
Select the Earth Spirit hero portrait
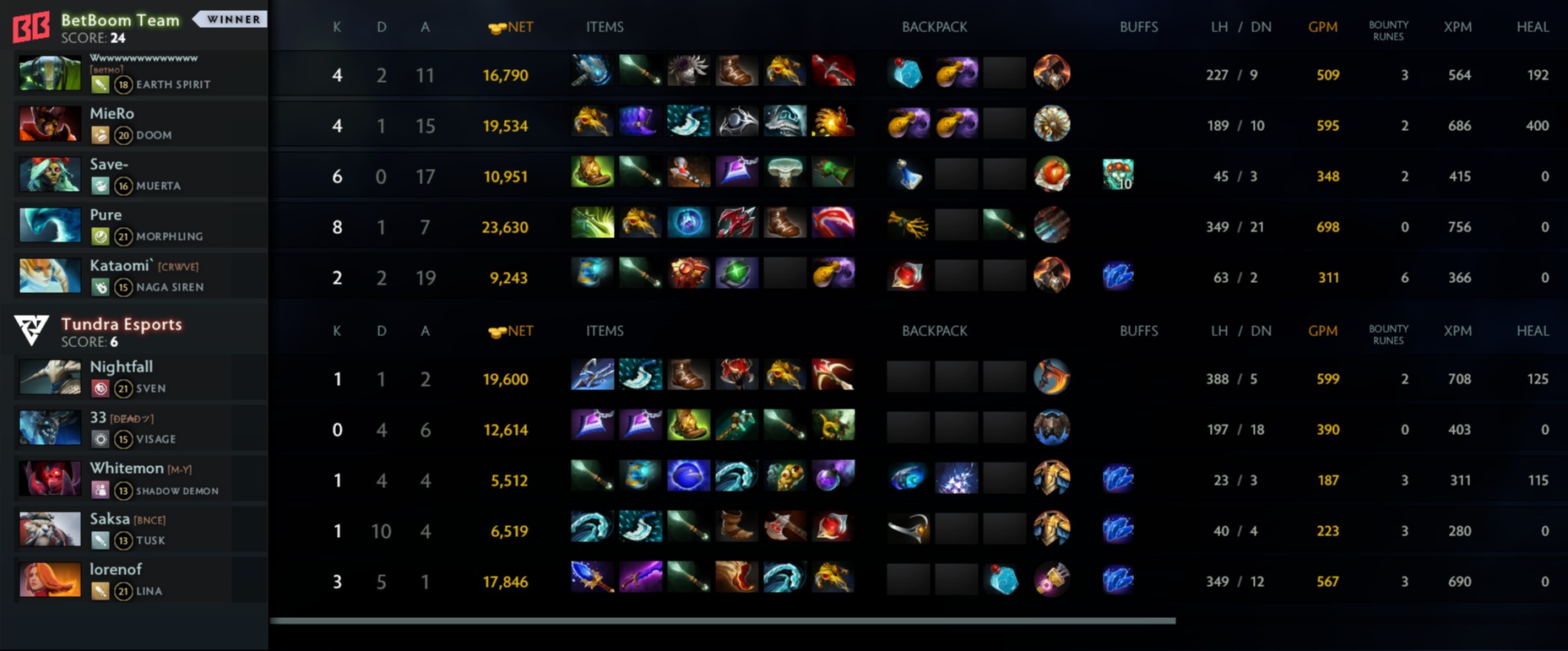click(x=51, y=73)
